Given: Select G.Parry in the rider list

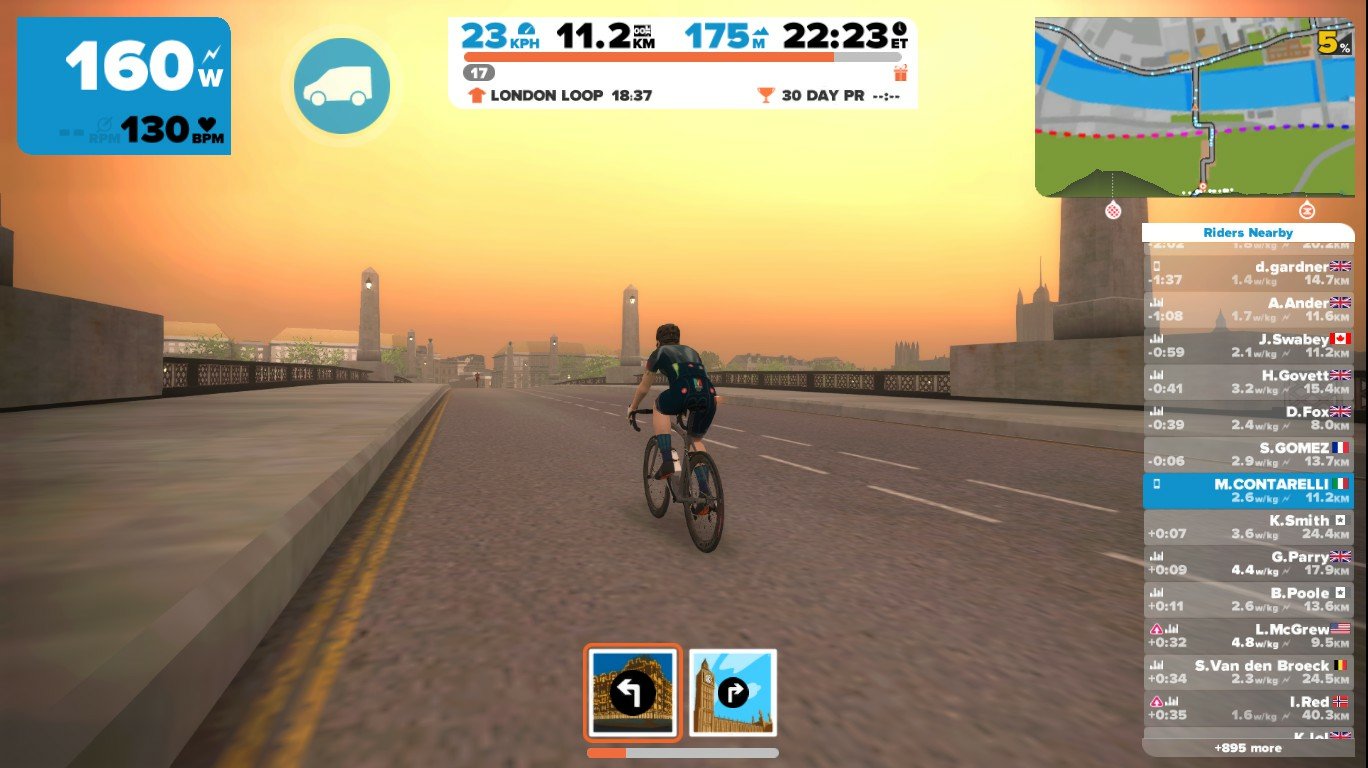Looking at the screenshot, I should point(1247,563).
